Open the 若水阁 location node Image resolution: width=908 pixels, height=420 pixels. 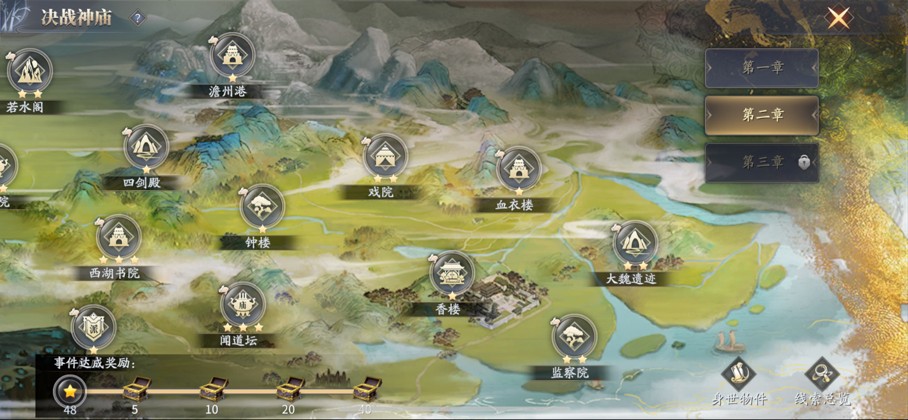(29, 72)
